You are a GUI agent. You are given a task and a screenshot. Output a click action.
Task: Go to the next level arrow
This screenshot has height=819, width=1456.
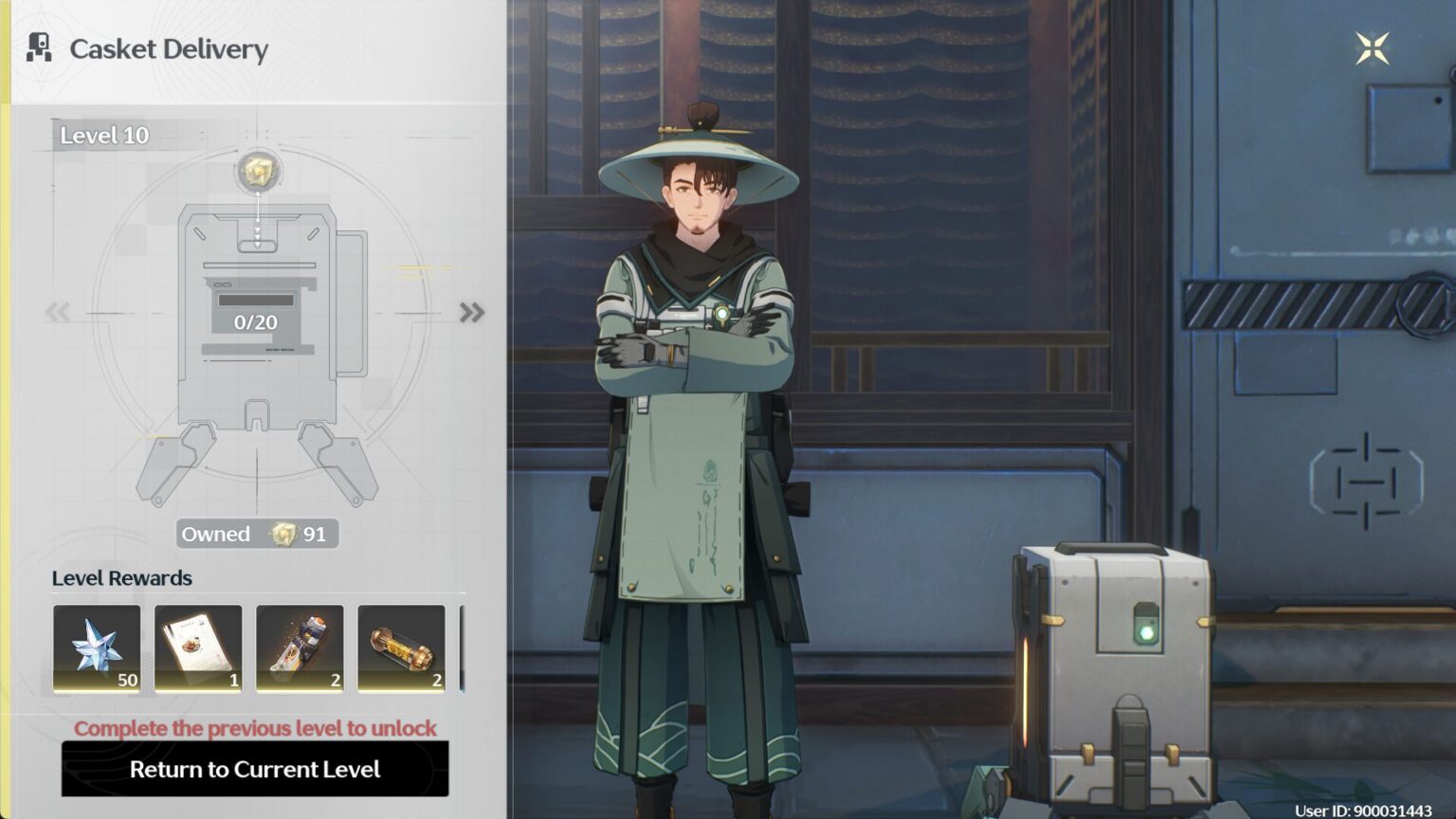pyautogui.click(x=471, y=312)
